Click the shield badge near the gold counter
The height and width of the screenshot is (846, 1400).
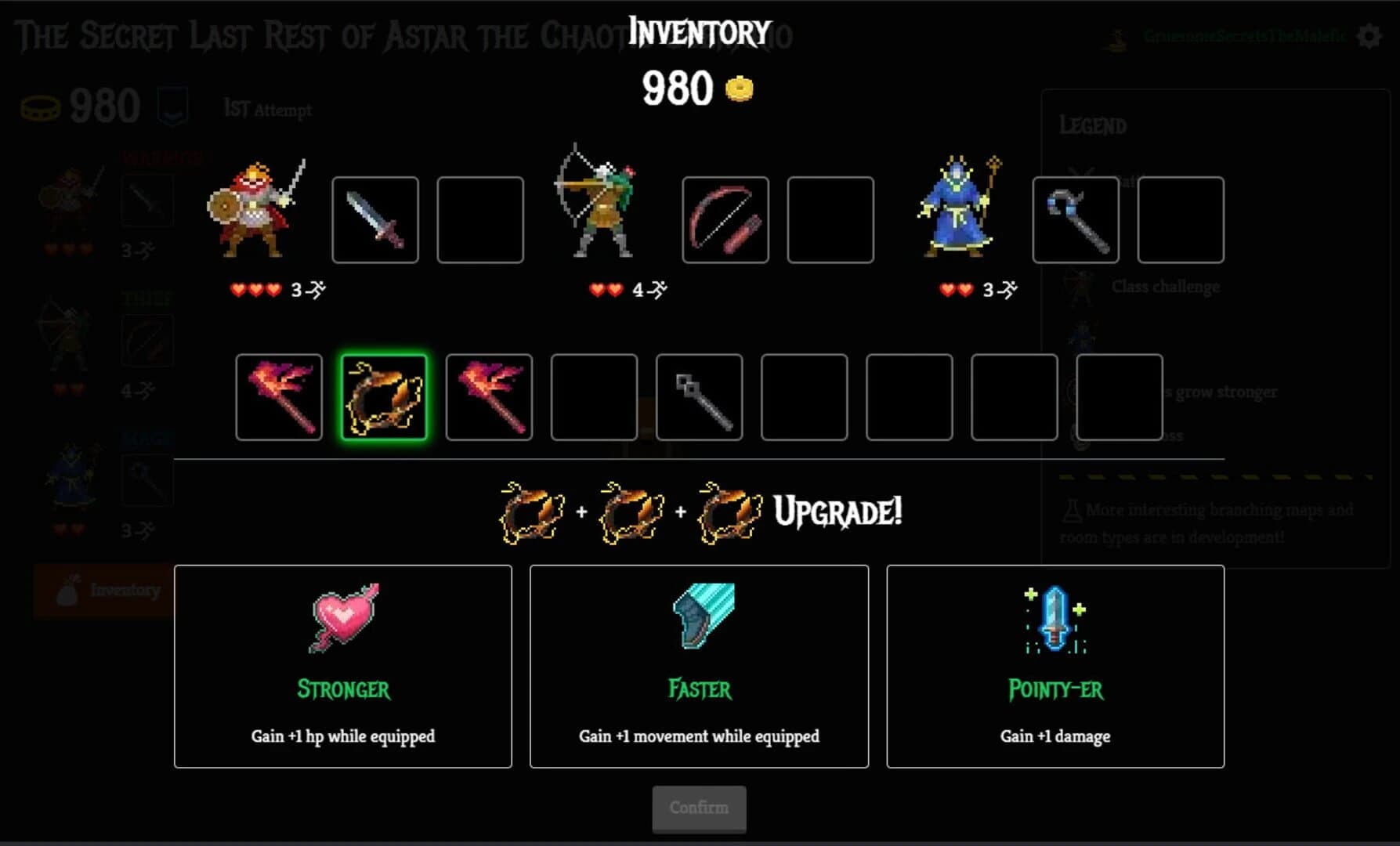click(174, 105)
